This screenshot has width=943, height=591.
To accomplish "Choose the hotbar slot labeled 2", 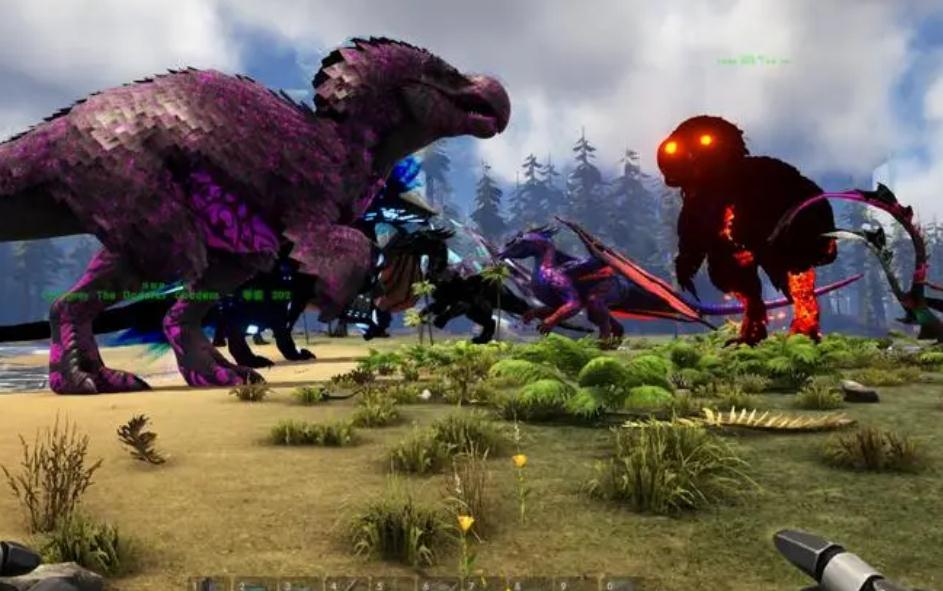I will (x=255, y=583).
